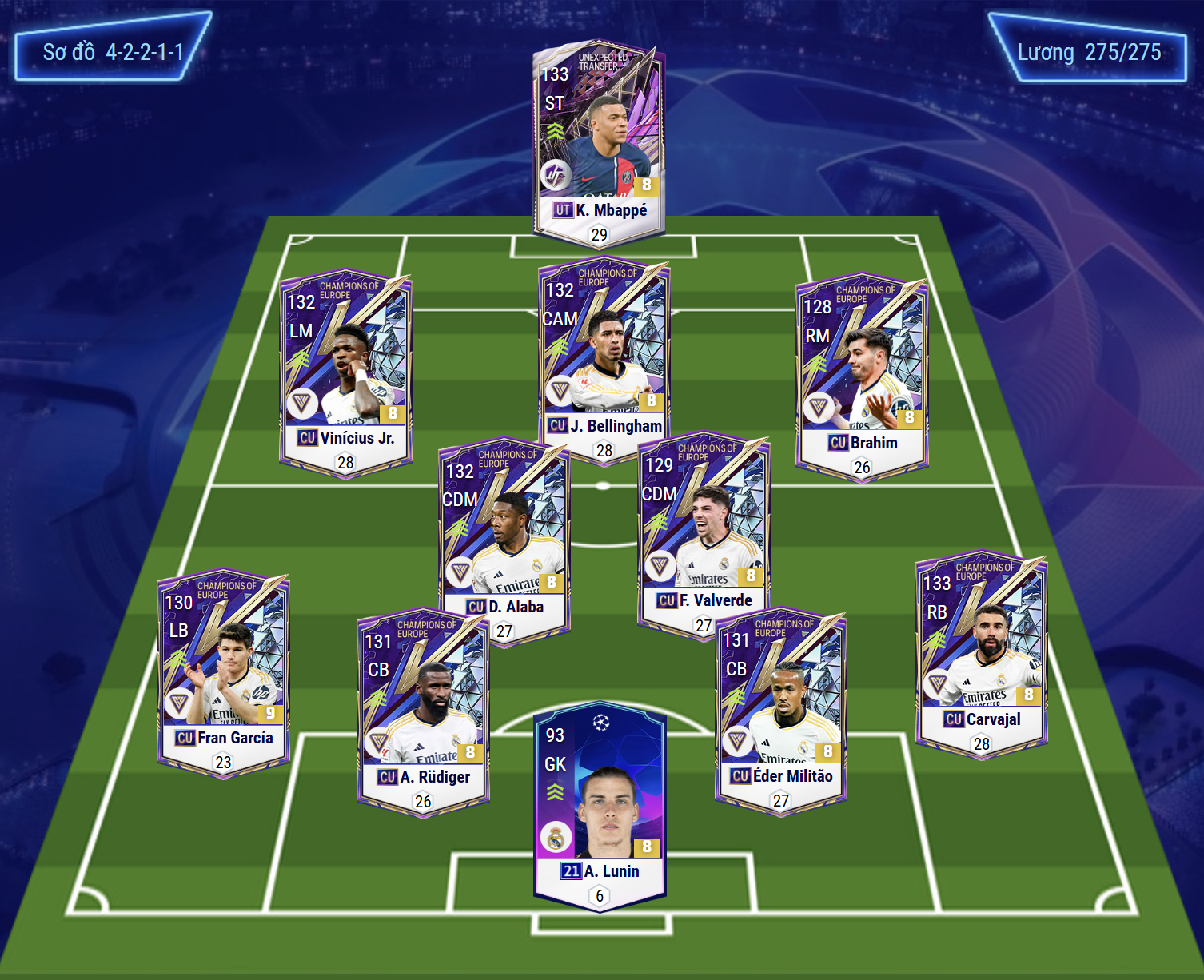1204x980 pixels.
Task: Select the Fran García LB card
Action: (223, 671)
